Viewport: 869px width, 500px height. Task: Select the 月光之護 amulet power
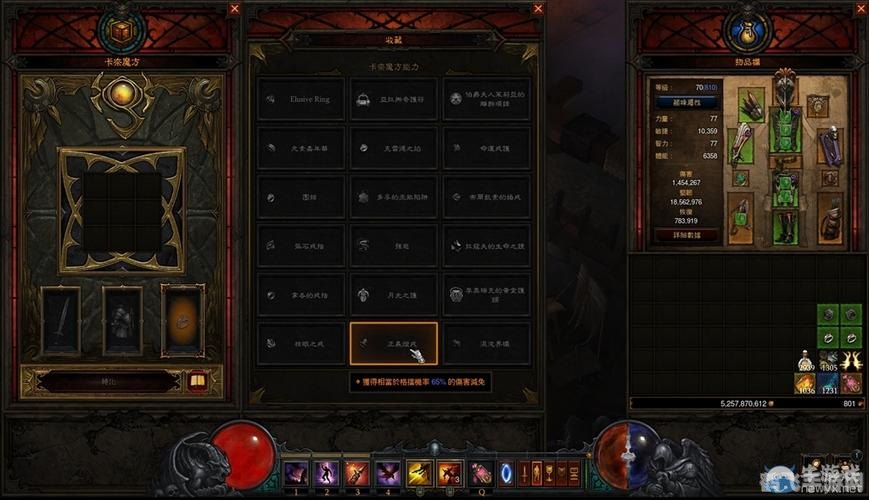[x=393, y=294]
